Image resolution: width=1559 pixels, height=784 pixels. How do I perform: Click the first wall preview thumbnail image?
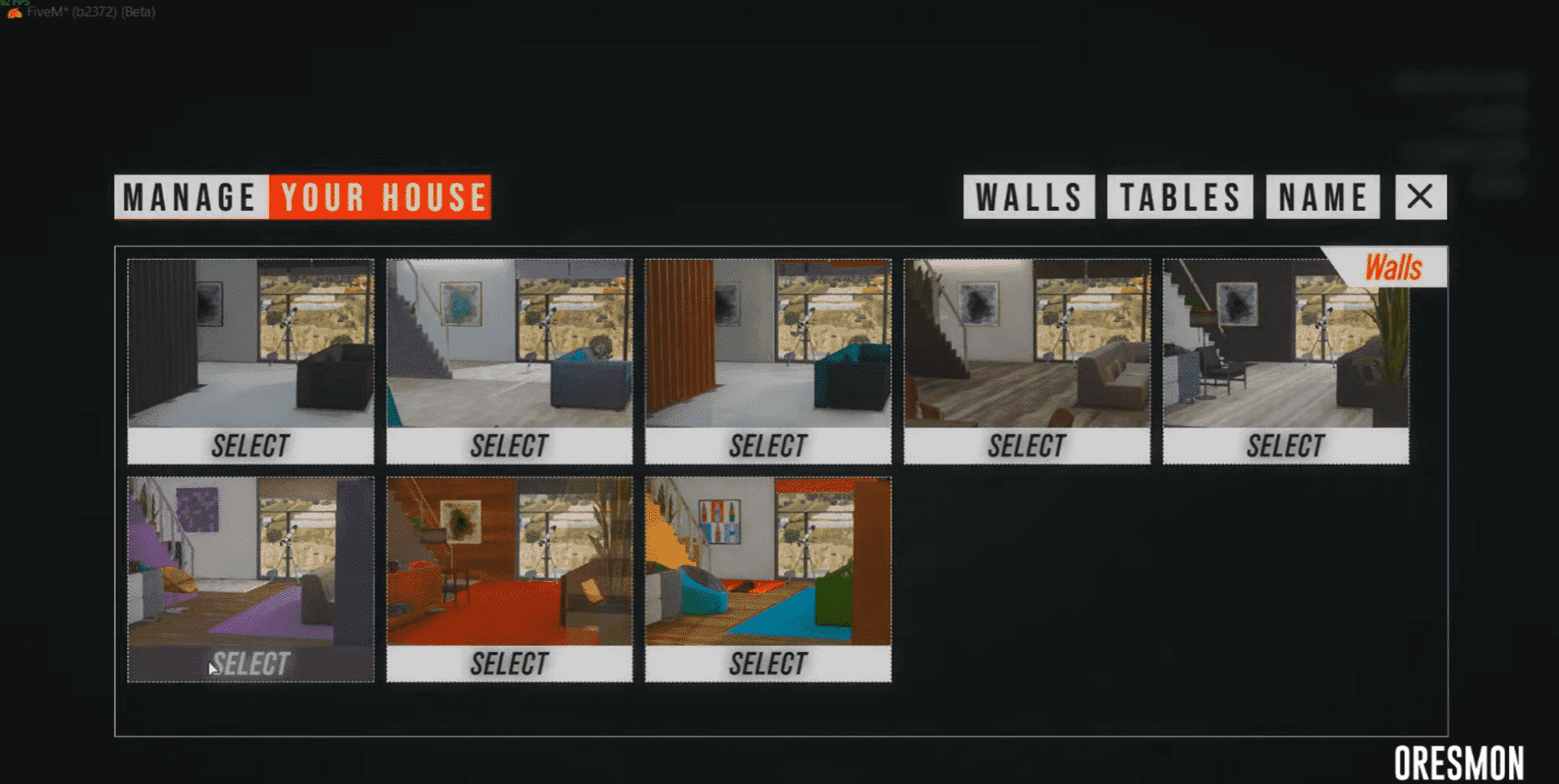(250, 342)
